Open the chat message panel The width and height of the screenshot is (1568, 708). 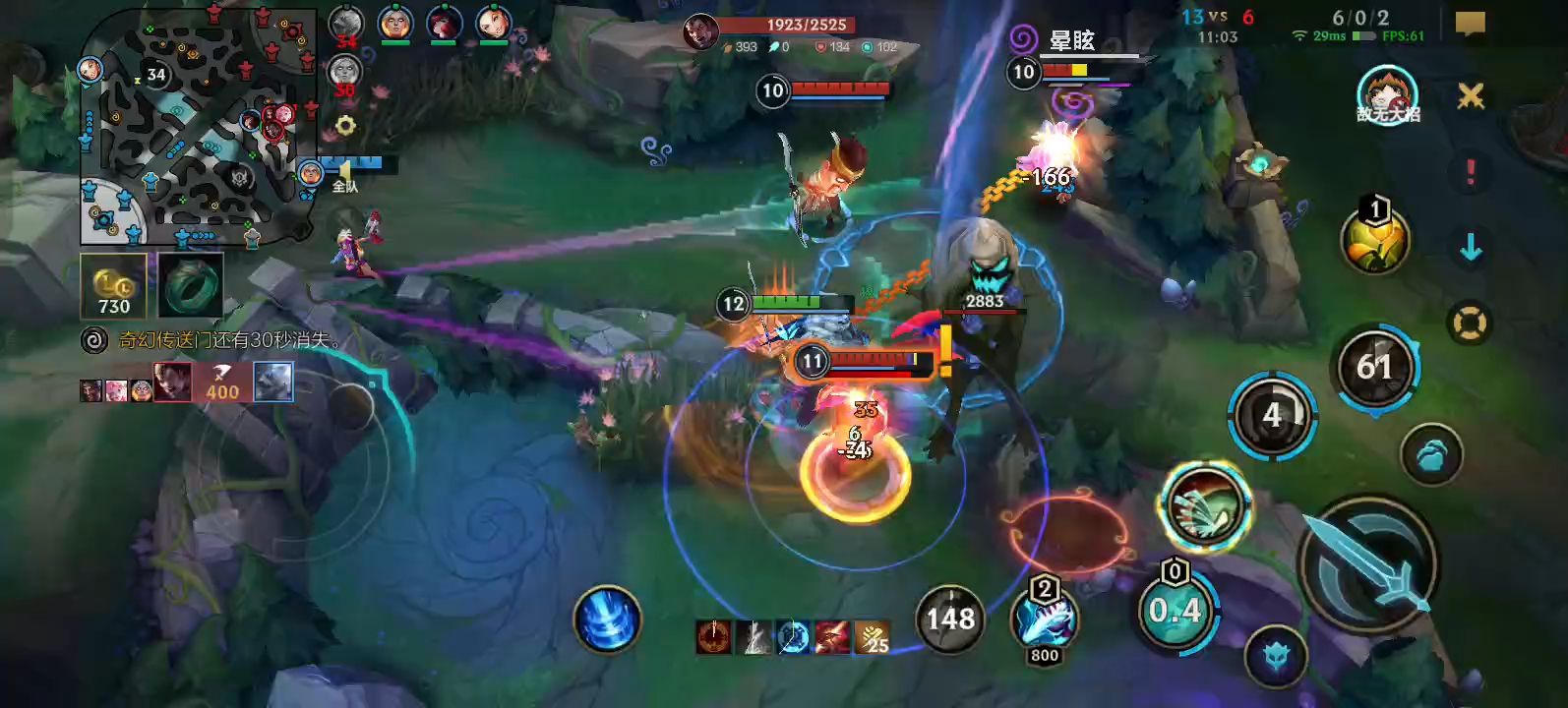(1470, 24)
